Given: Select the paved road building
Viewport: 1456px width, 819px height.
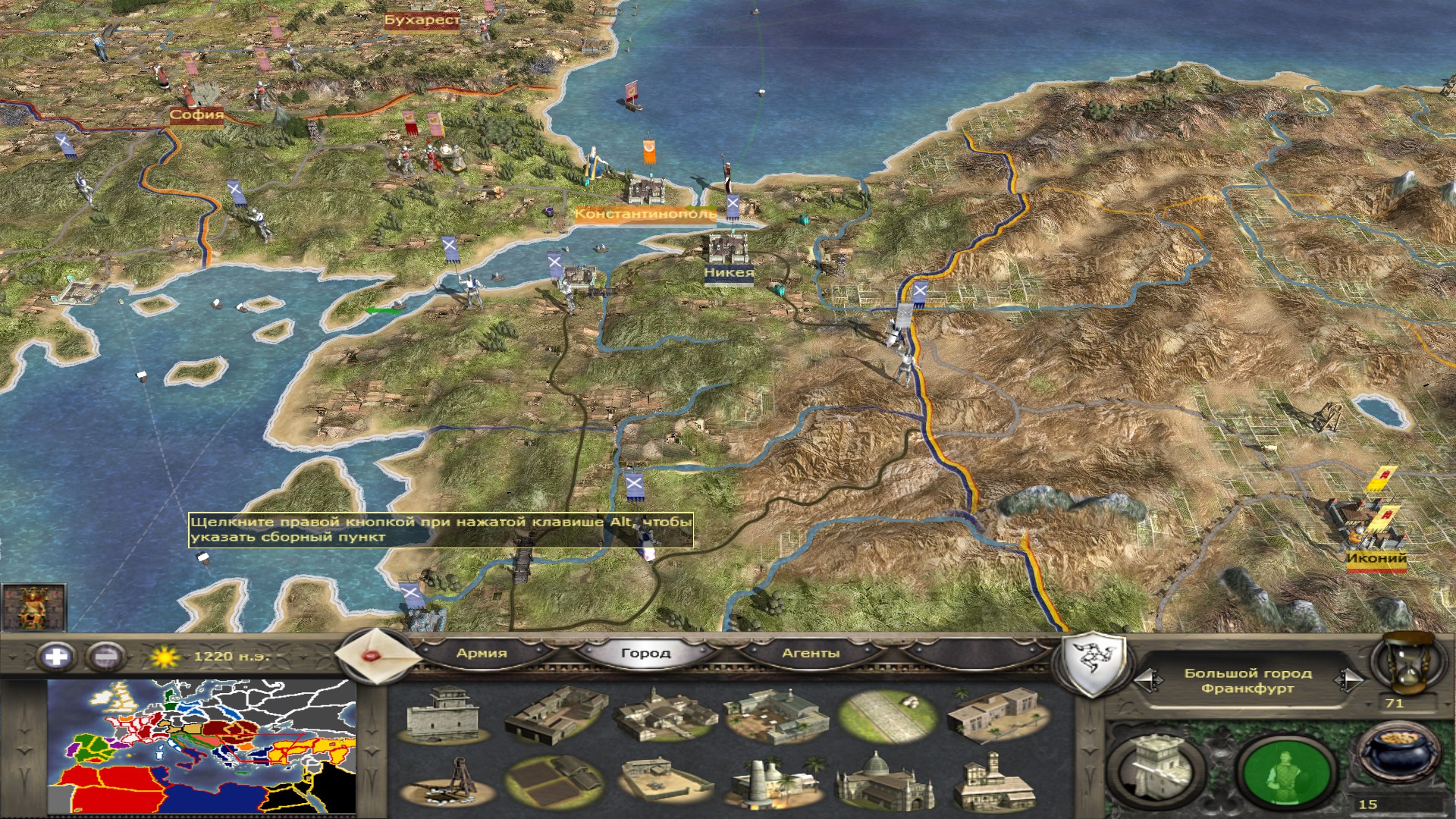Looking at the screenshot, I should point(886,714).
